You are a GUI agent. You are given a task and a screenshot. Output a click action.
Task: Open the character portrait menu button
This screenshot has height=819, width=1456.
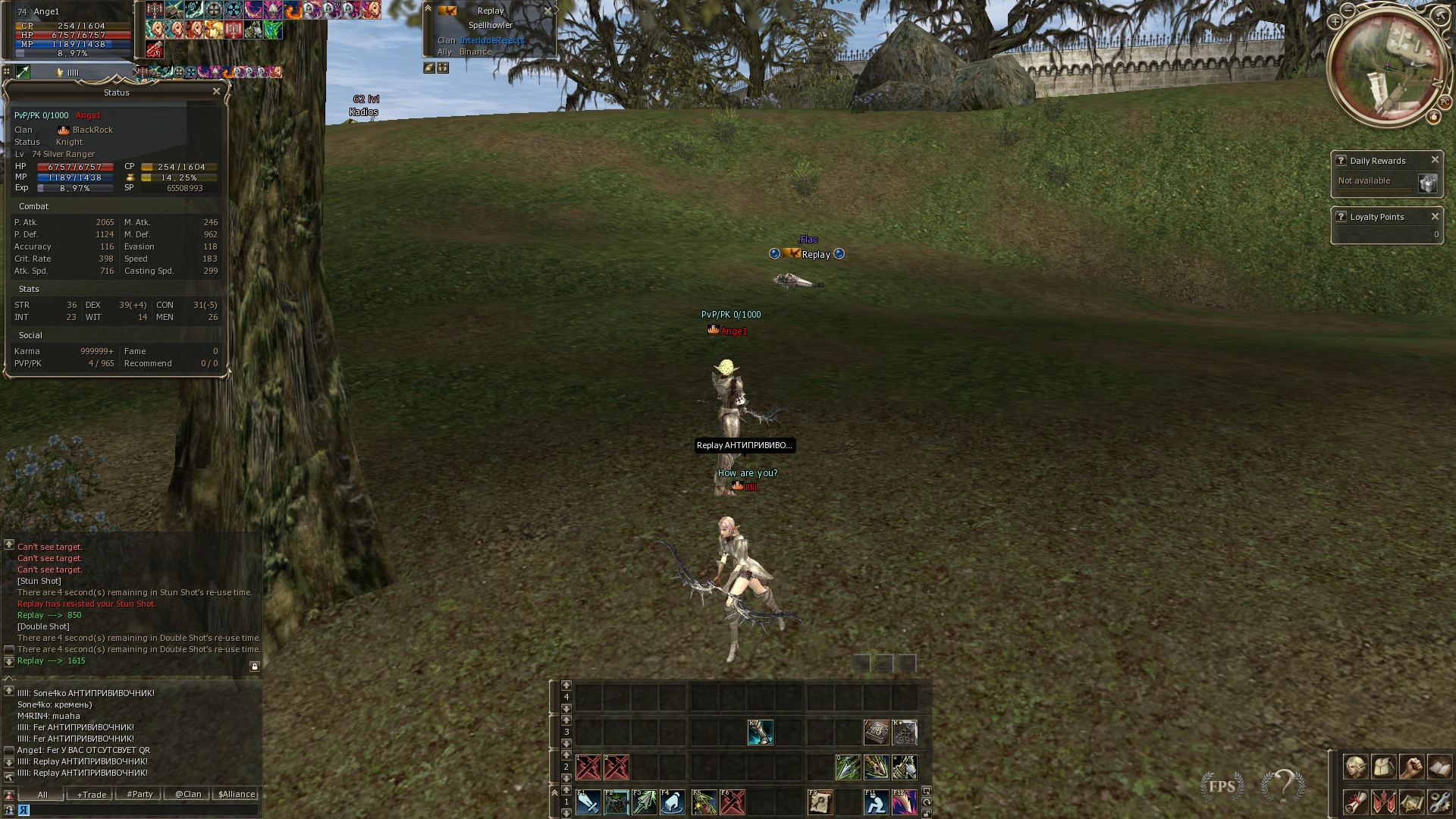click(1355, 767)
